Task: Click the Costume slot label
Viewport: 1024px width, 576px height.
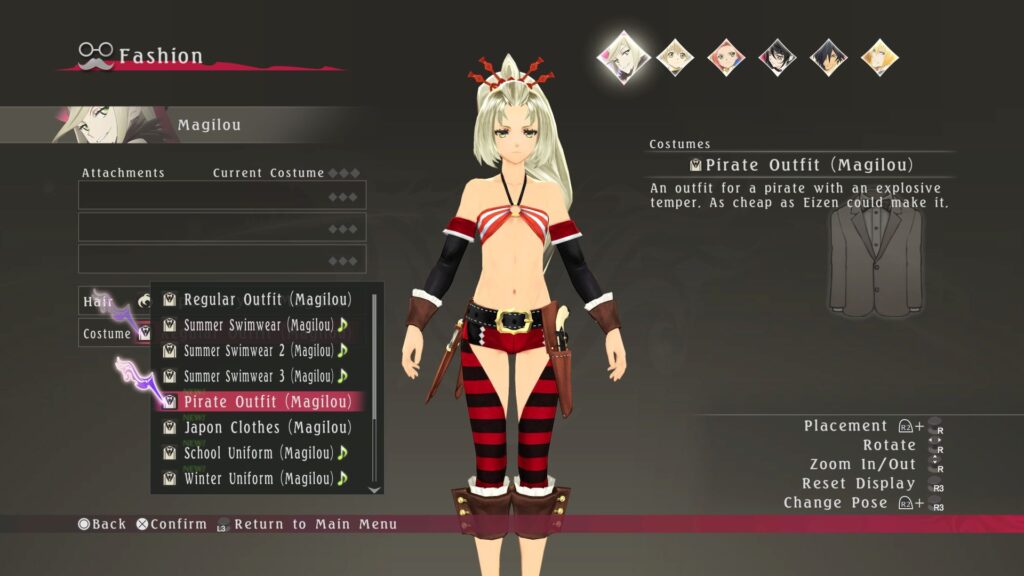Action: click(108, 333)
